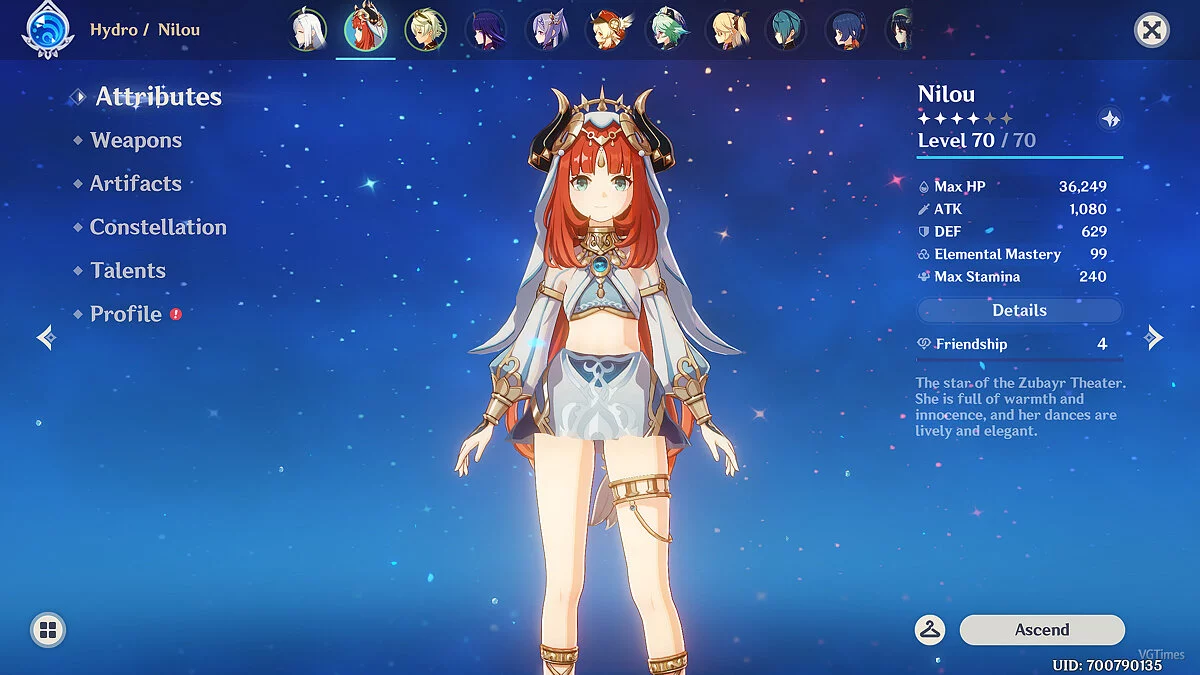Image resolution: width=1200 pixels, height=675 pixels.
Task: Click the Details button under stats
Action: [1019, 311]
